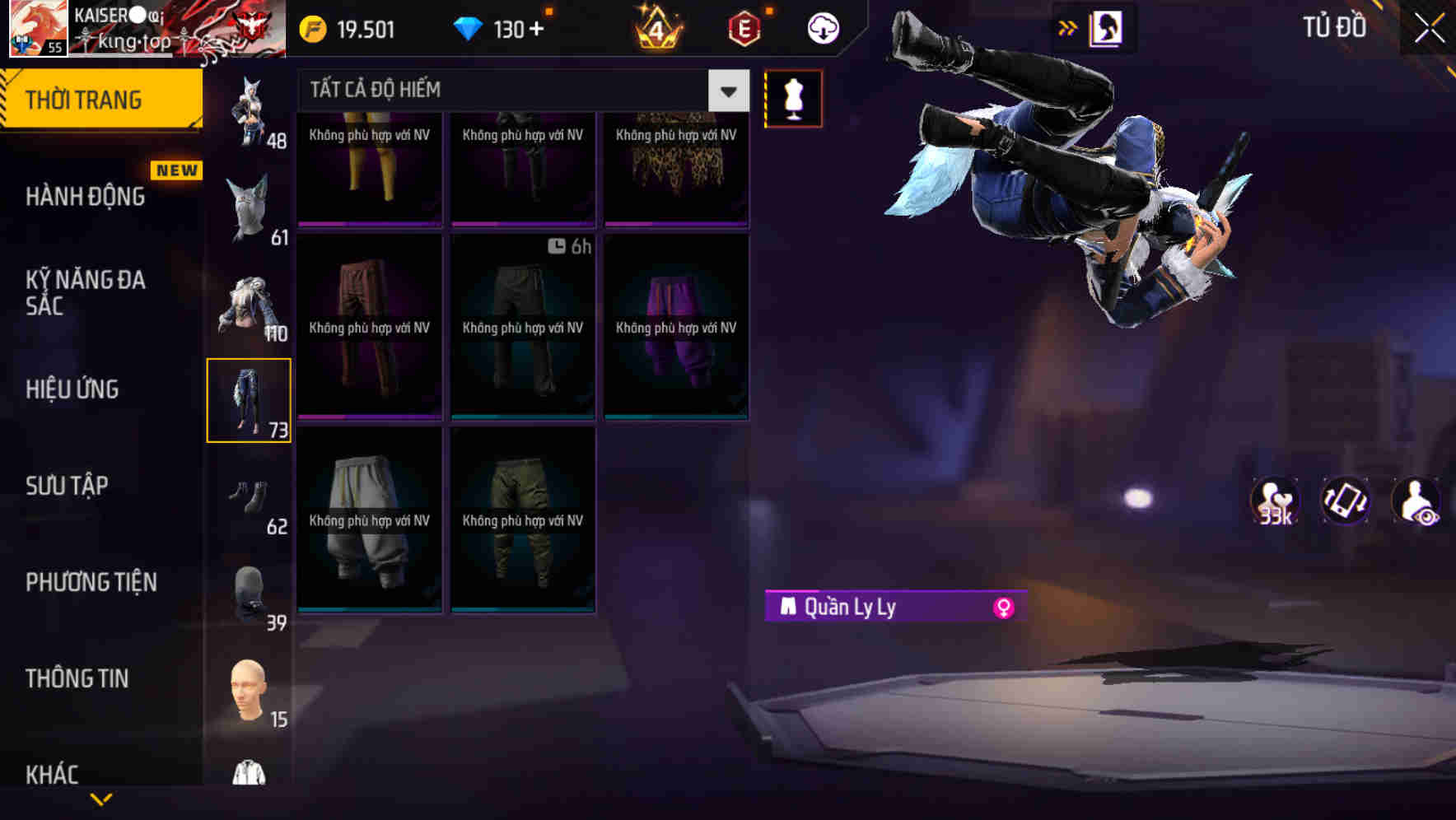Toggle the fashion item type sidebar filter
This screenshot has height=820, width=1456.
[250, 399]
